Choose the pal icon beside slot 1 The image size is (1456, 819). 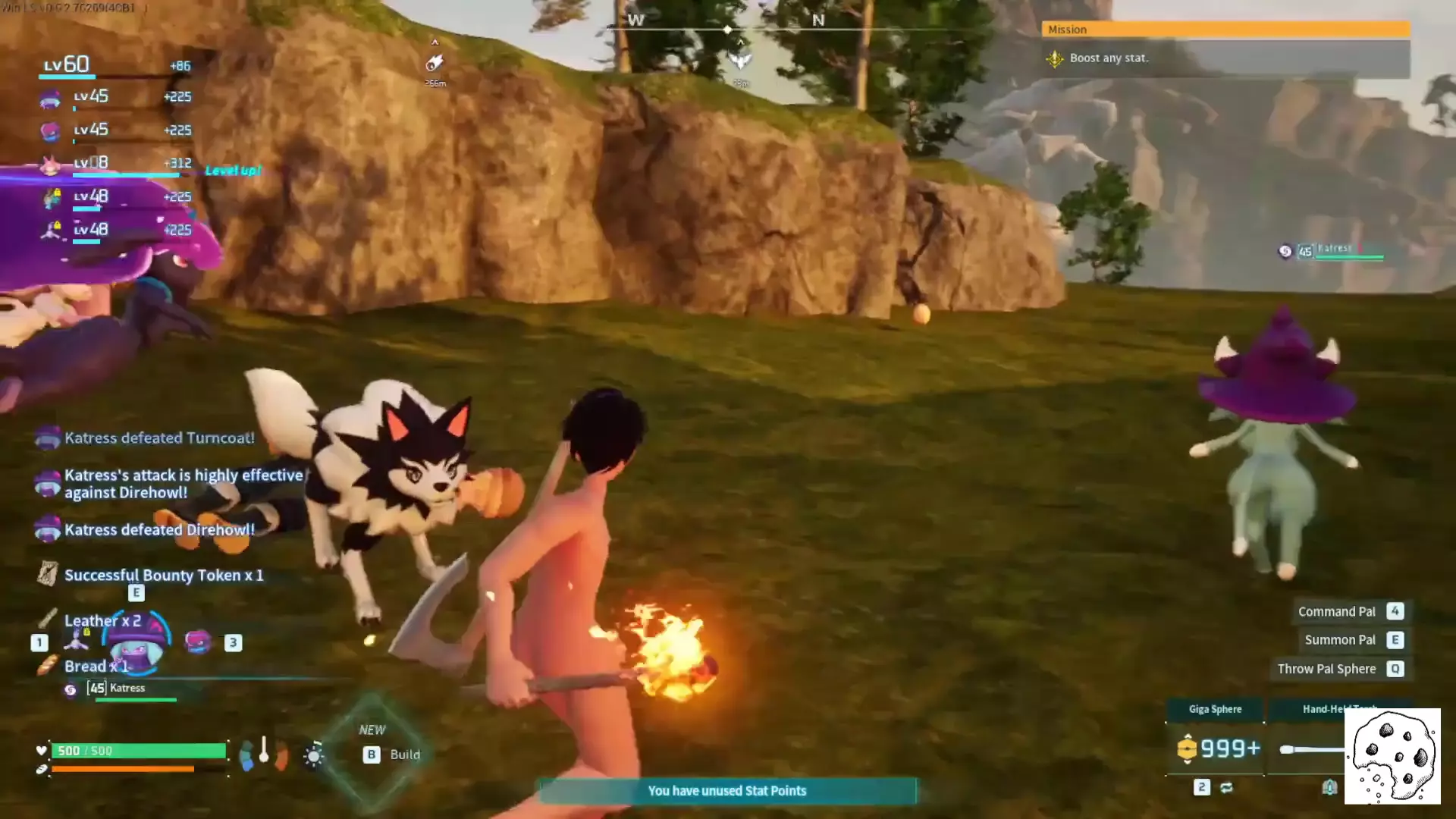[75, 642]
